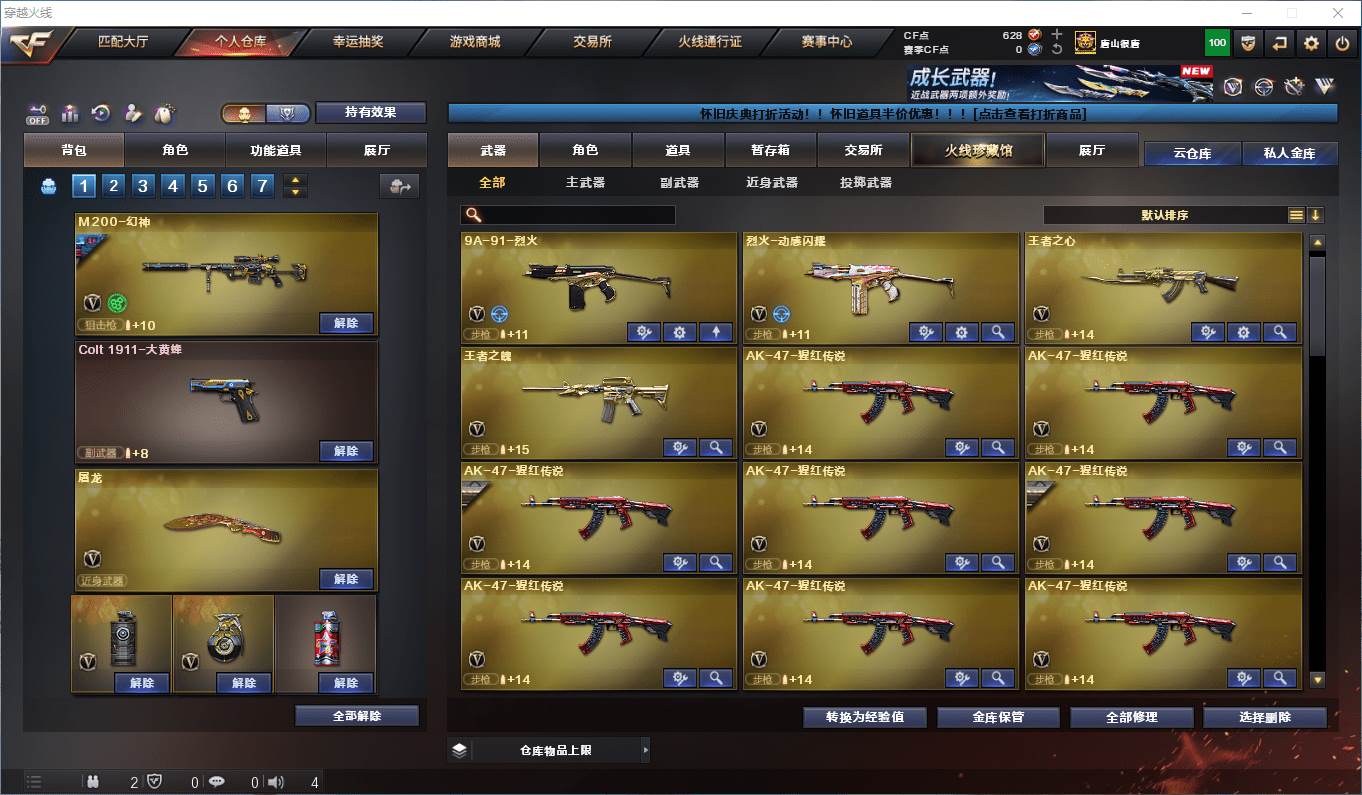Choose 转换为经验值 convert to experience
Screen dimensions: 1362x795
point(864,717)
